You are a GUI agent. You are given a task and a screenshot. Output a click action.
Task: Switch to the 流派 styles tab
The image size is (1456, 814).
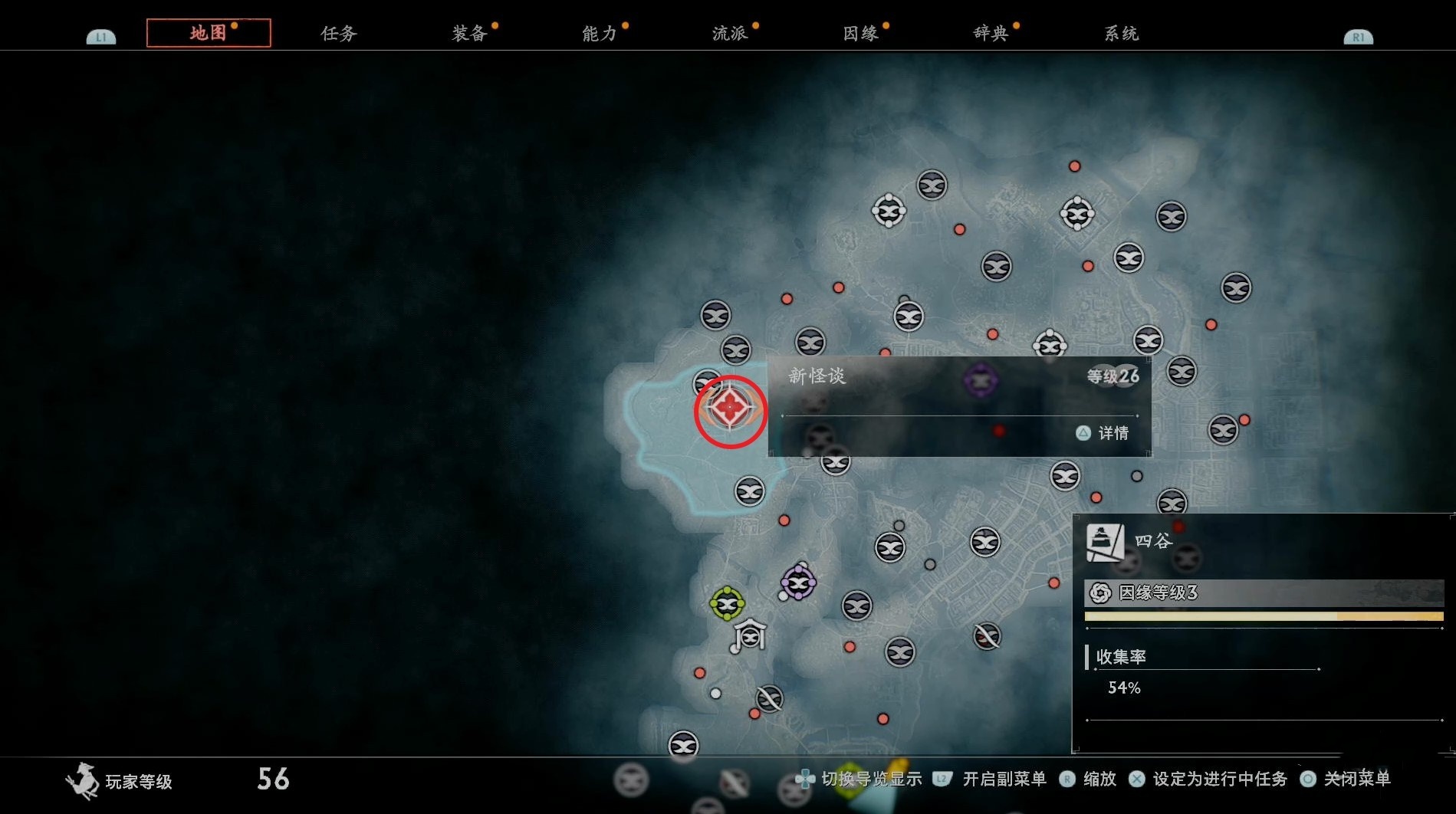[730, 34]
